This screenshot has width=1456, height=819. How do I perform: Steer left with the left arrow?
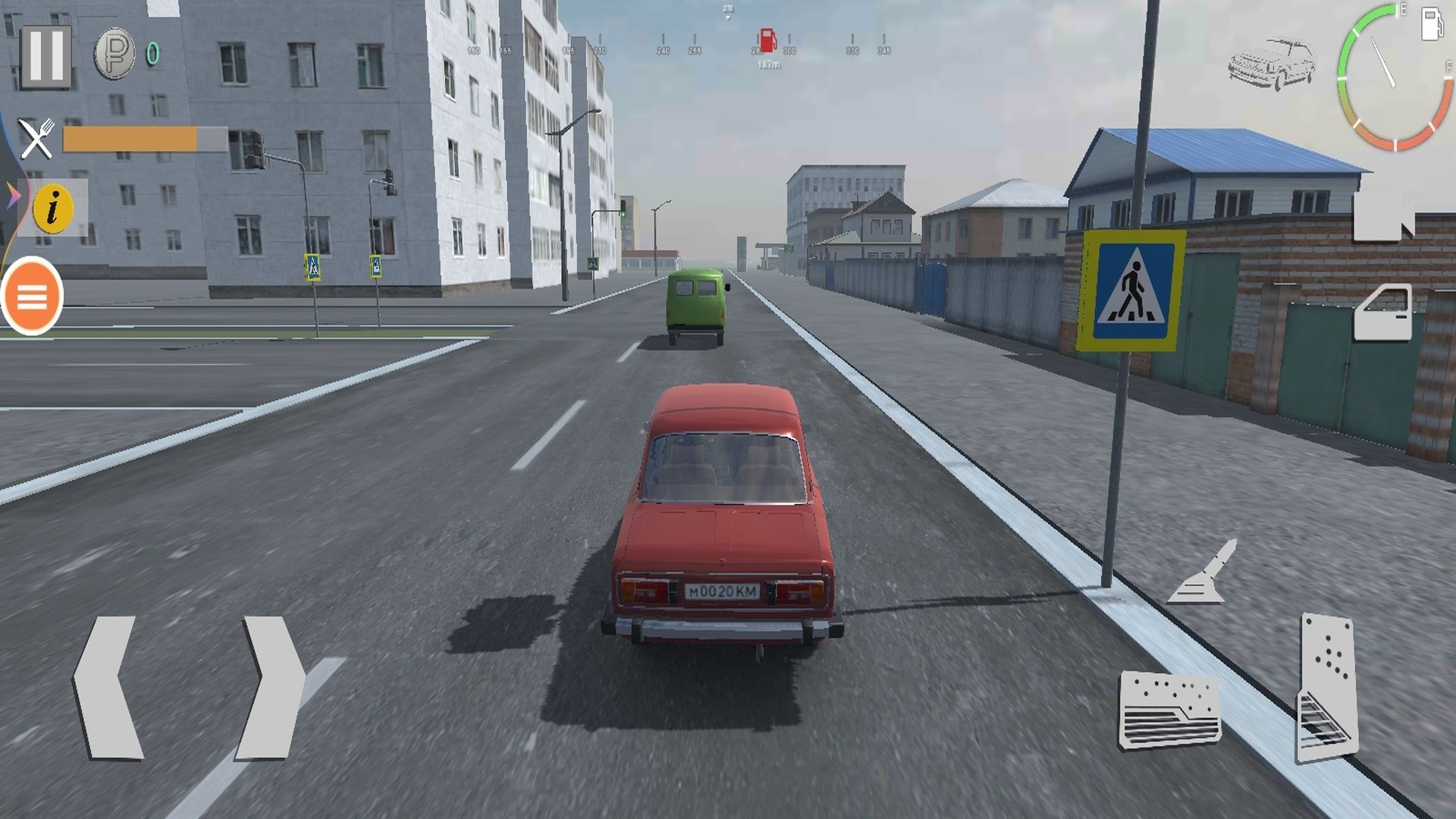point(108,687)
